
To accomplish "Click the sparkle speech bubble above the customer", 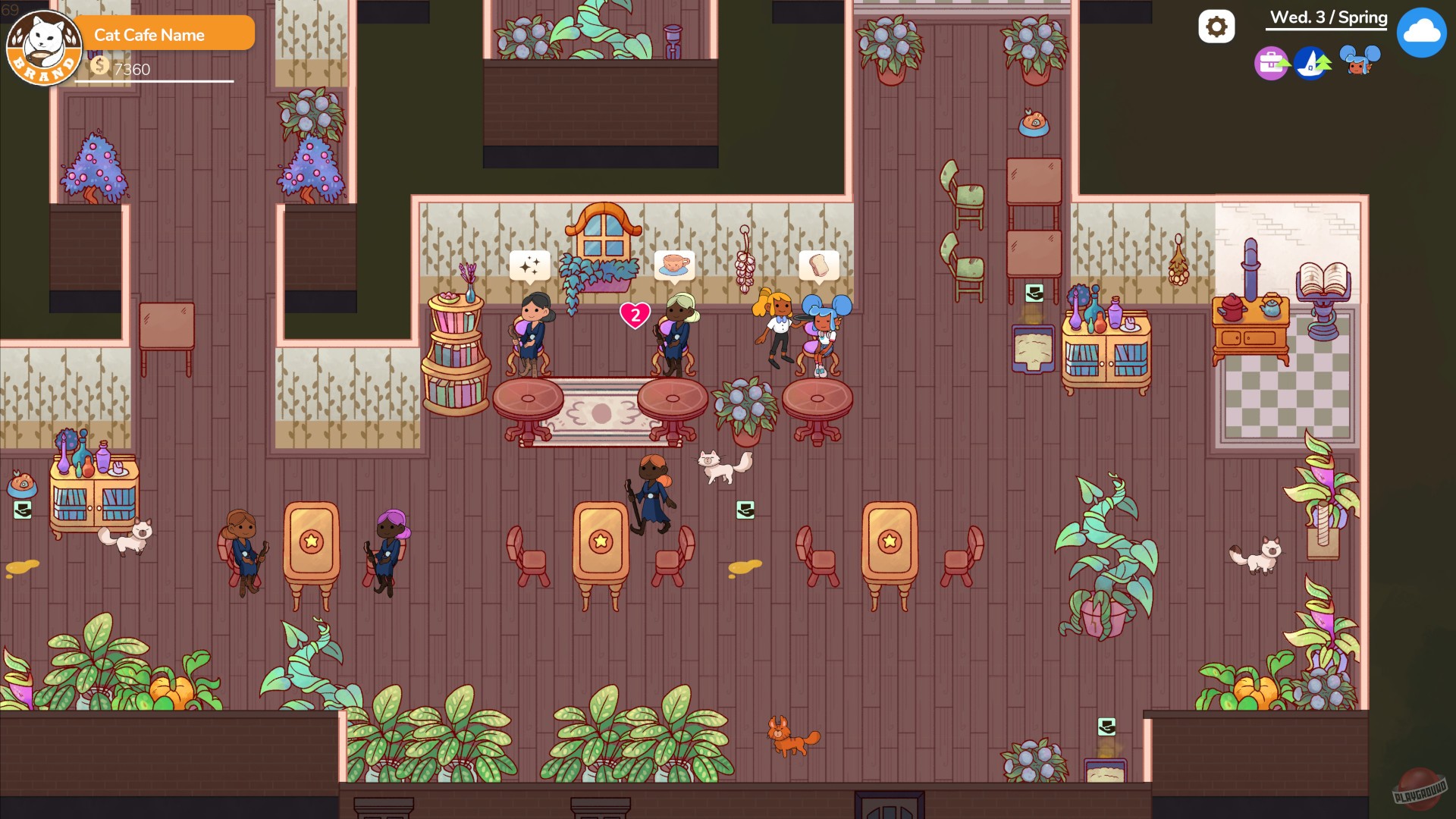I will [531, 265].
